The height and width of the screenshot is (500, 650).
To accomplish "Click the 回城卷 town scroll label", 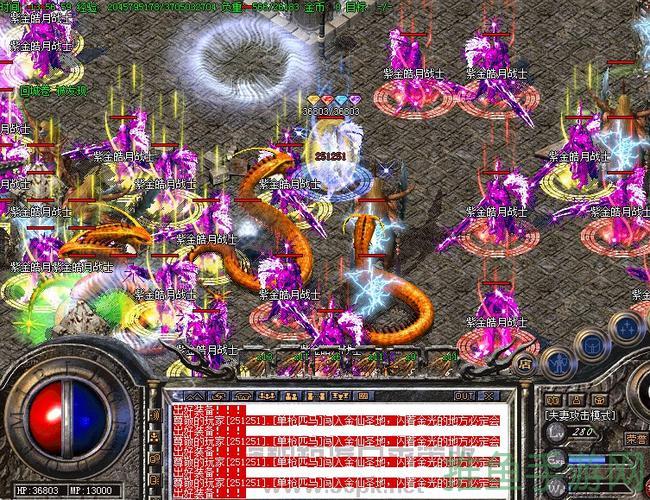I will click(x=36, y=89).
